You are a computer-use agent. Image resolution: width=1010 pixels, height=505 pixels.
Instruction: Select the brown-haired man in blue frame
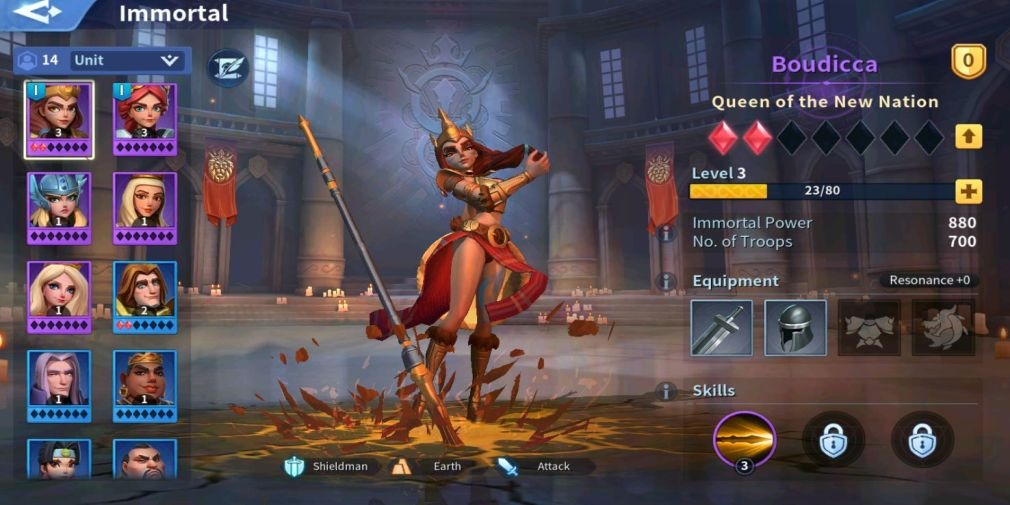(145, 295)
